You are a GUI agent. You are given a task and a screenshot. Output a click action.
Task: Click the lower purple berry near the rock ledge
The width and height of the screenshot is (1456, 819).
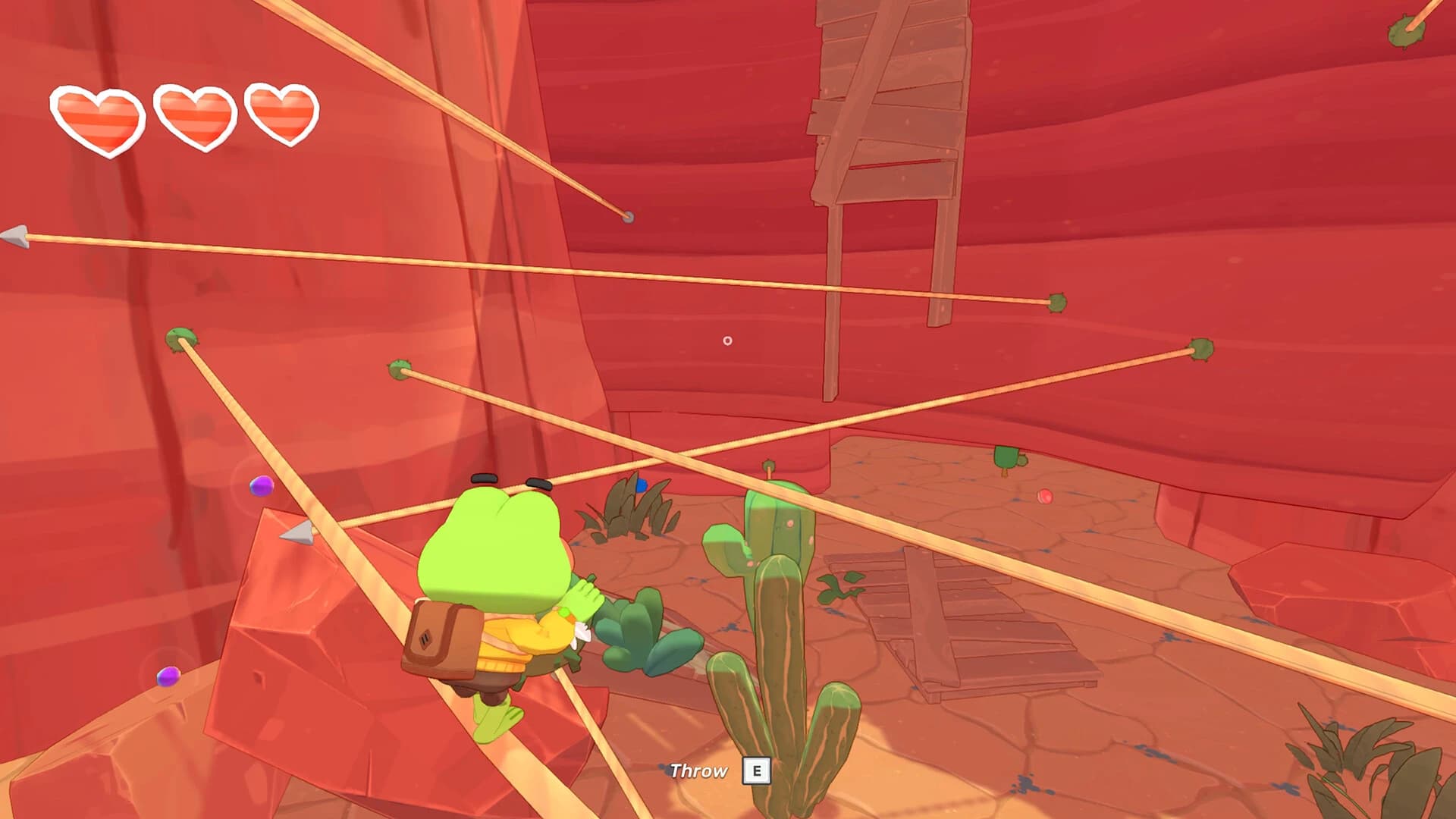(x=168, y=677)
